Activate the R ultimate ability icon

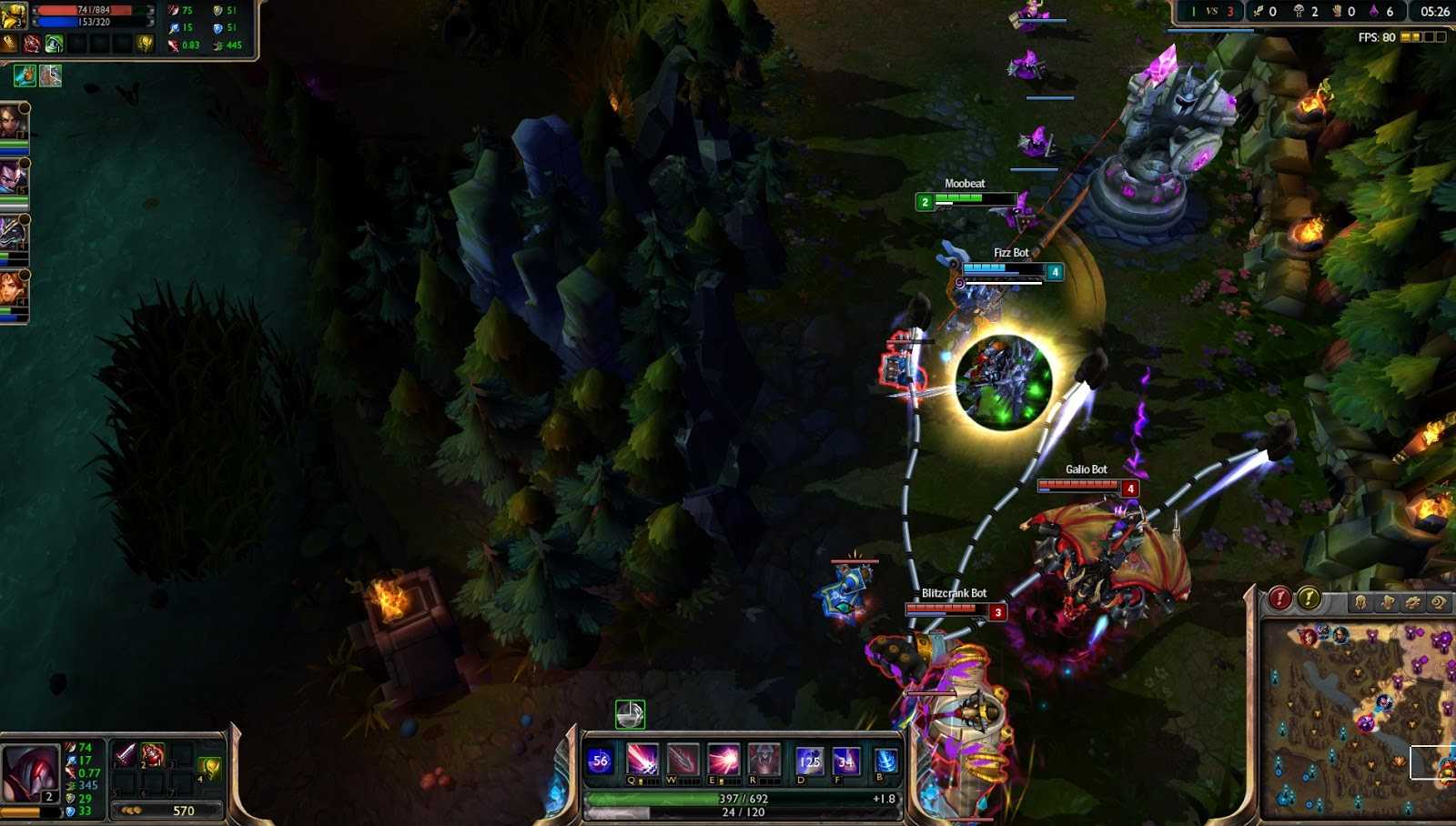[x=764, y=758]
